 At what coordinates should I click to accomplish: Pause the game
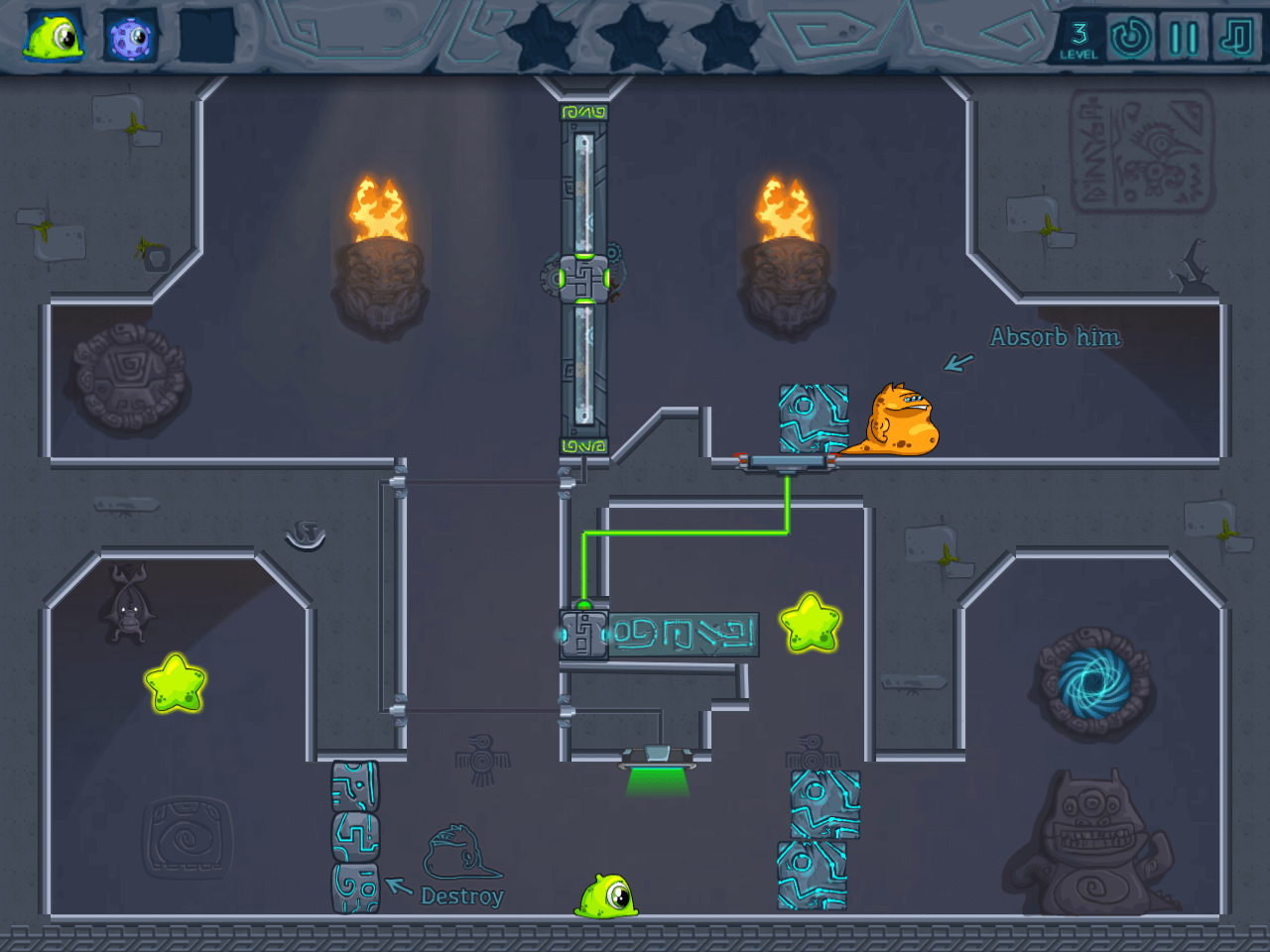[x=1184, y=38]
